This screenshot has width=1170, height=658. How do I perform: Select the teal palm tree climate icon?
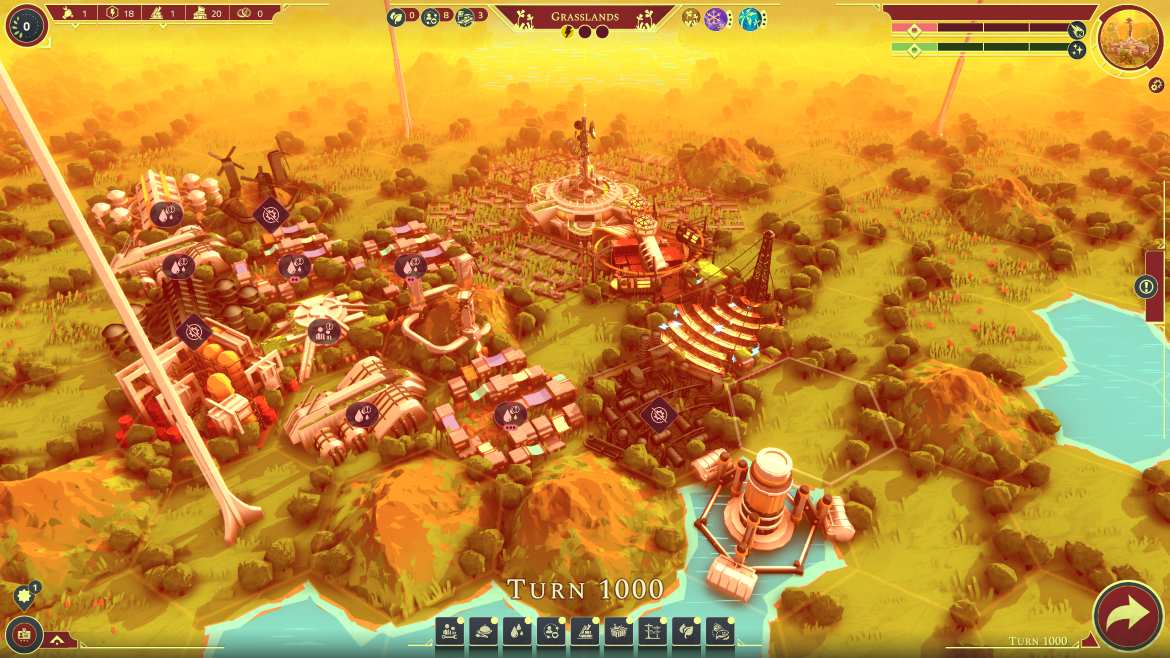point(750,18)
